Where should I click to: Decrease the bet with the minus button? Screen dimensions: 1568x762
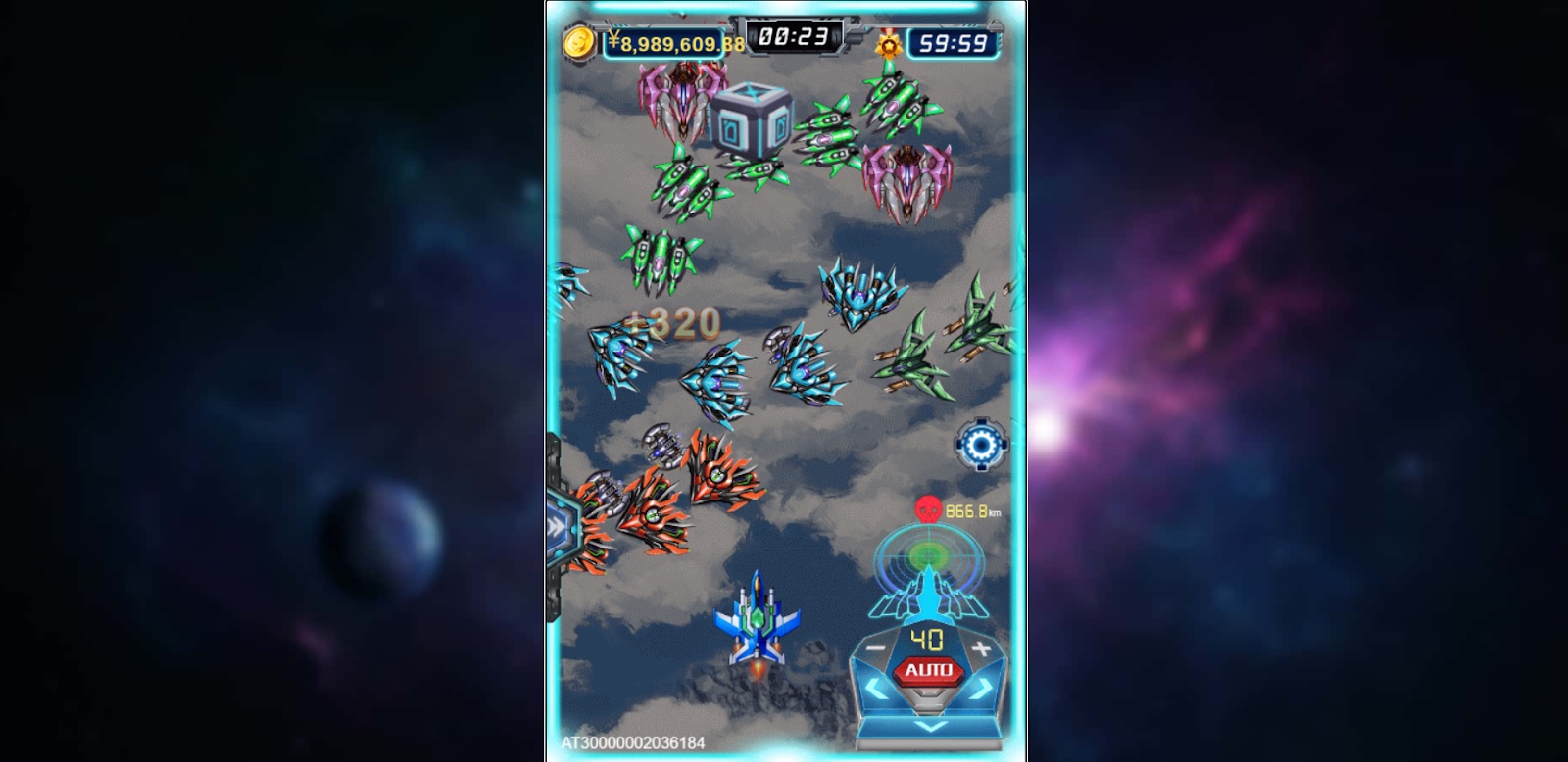click(x=876, y=648)
